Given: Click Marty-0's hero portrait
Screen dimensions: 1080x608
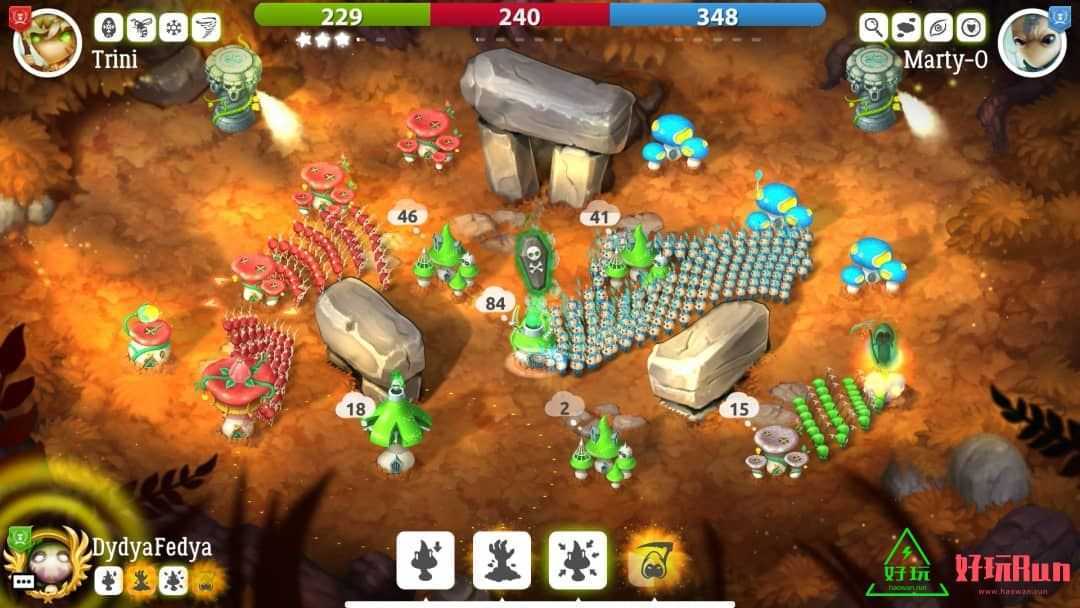Looking at the screenshot, I should pos(1032,42).
